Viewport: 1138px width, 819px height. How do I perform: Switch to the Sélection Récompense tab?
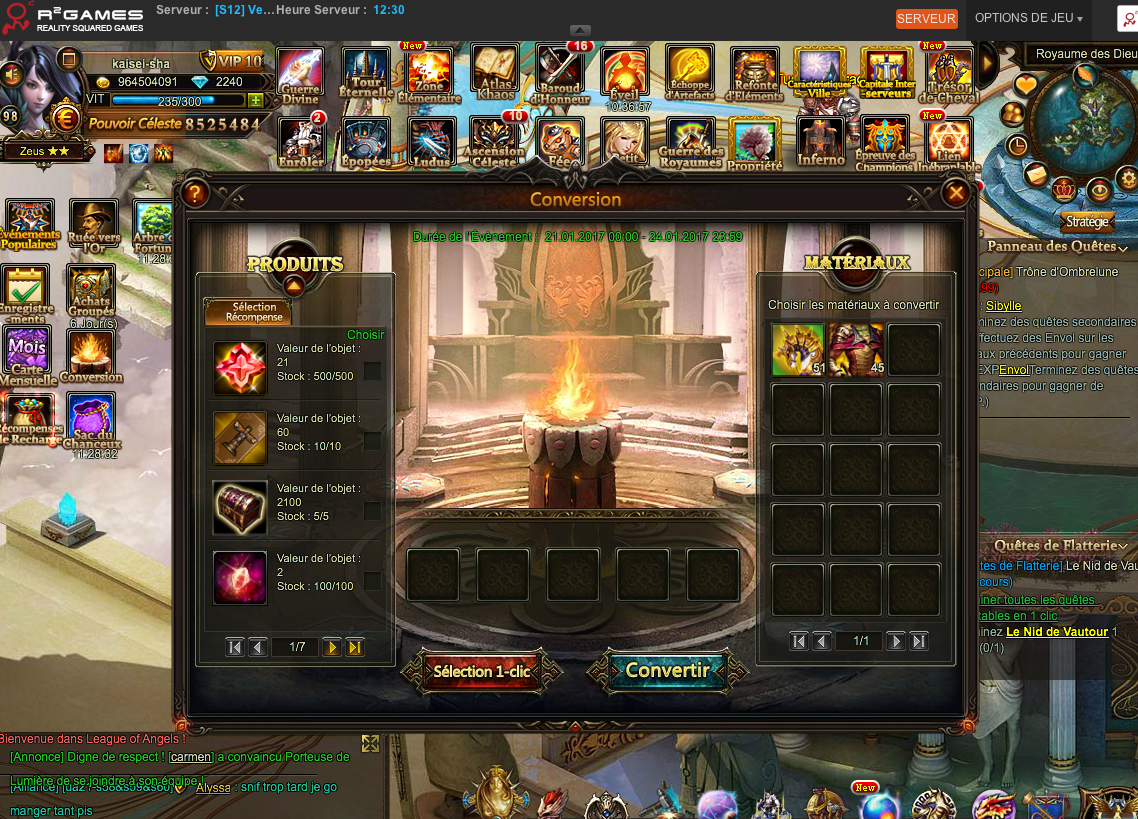click(x=248, y=312)
